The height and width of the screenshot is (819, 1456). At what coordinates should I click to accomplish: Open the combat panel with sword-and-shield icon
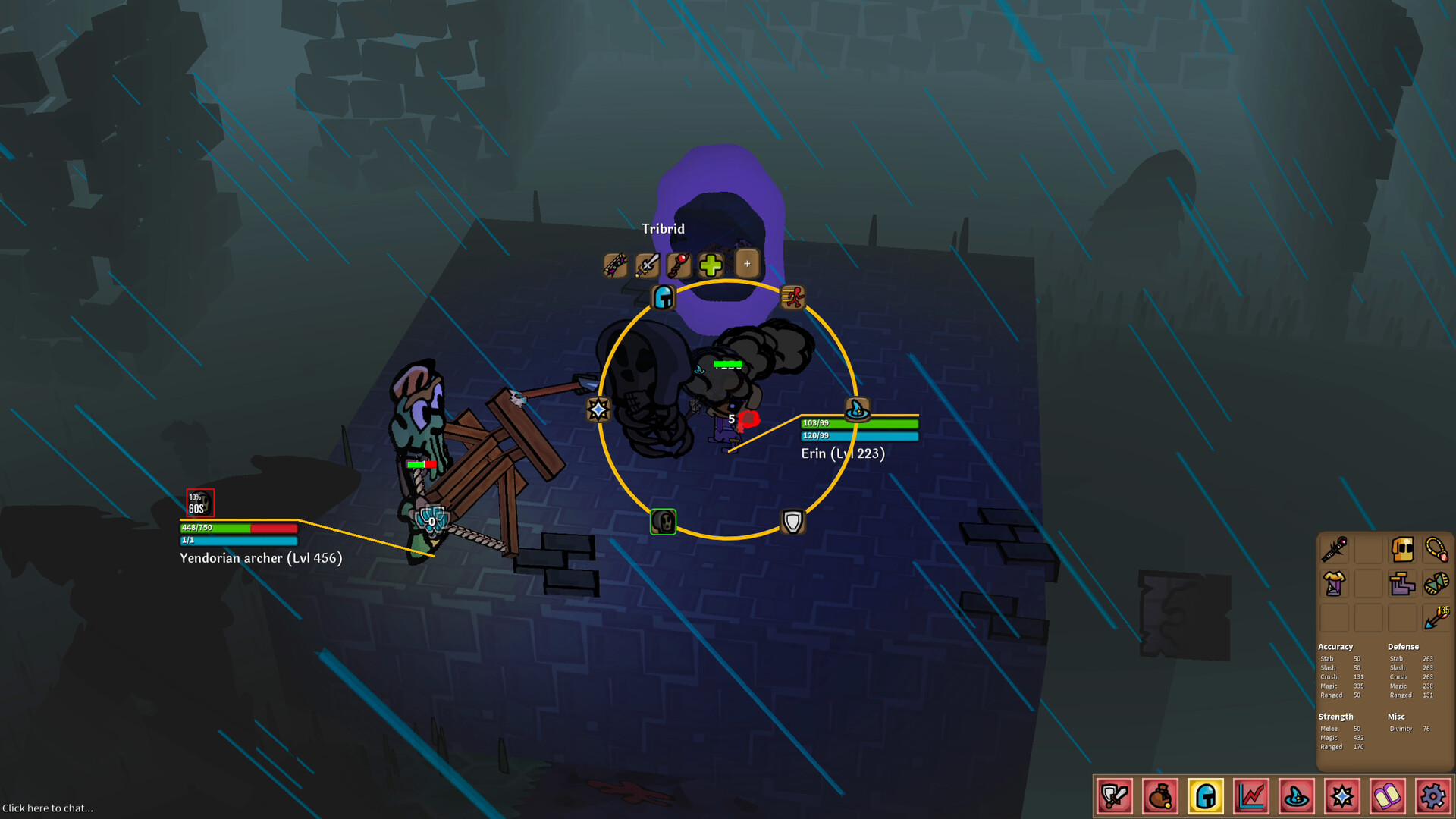tap(1113, 796)
